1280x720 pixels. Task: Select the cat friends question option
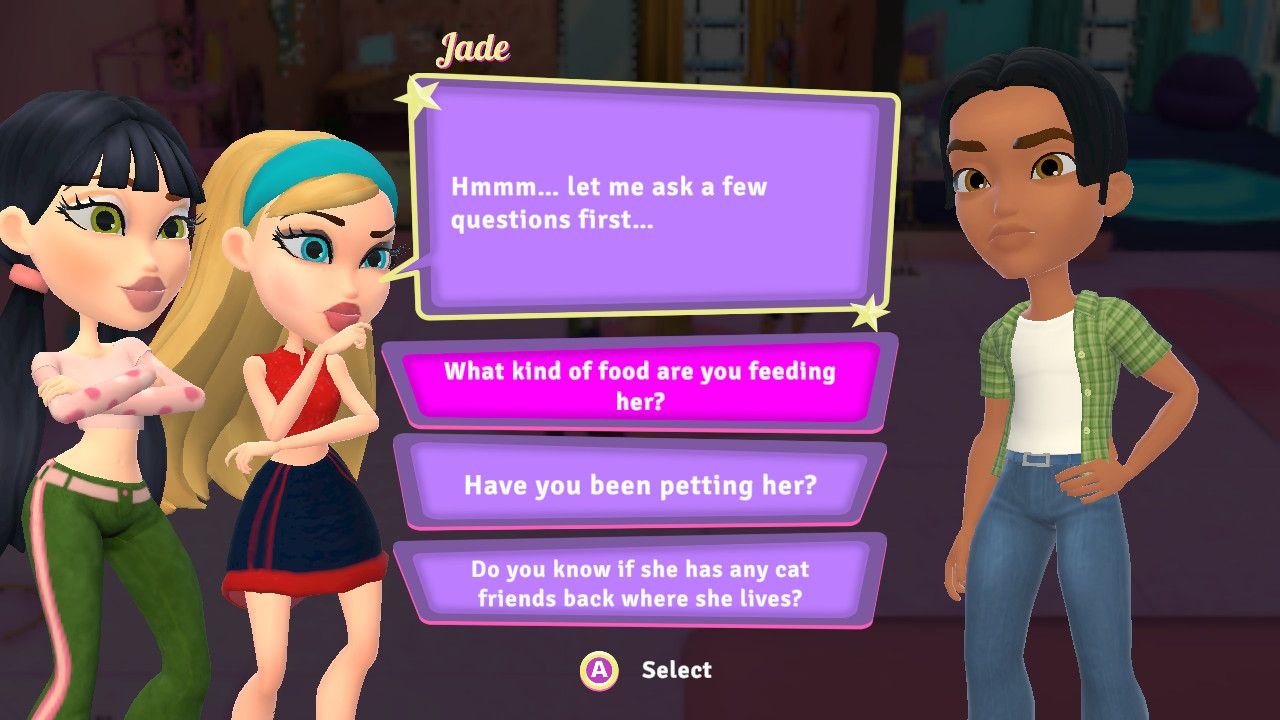pos(640,584)
